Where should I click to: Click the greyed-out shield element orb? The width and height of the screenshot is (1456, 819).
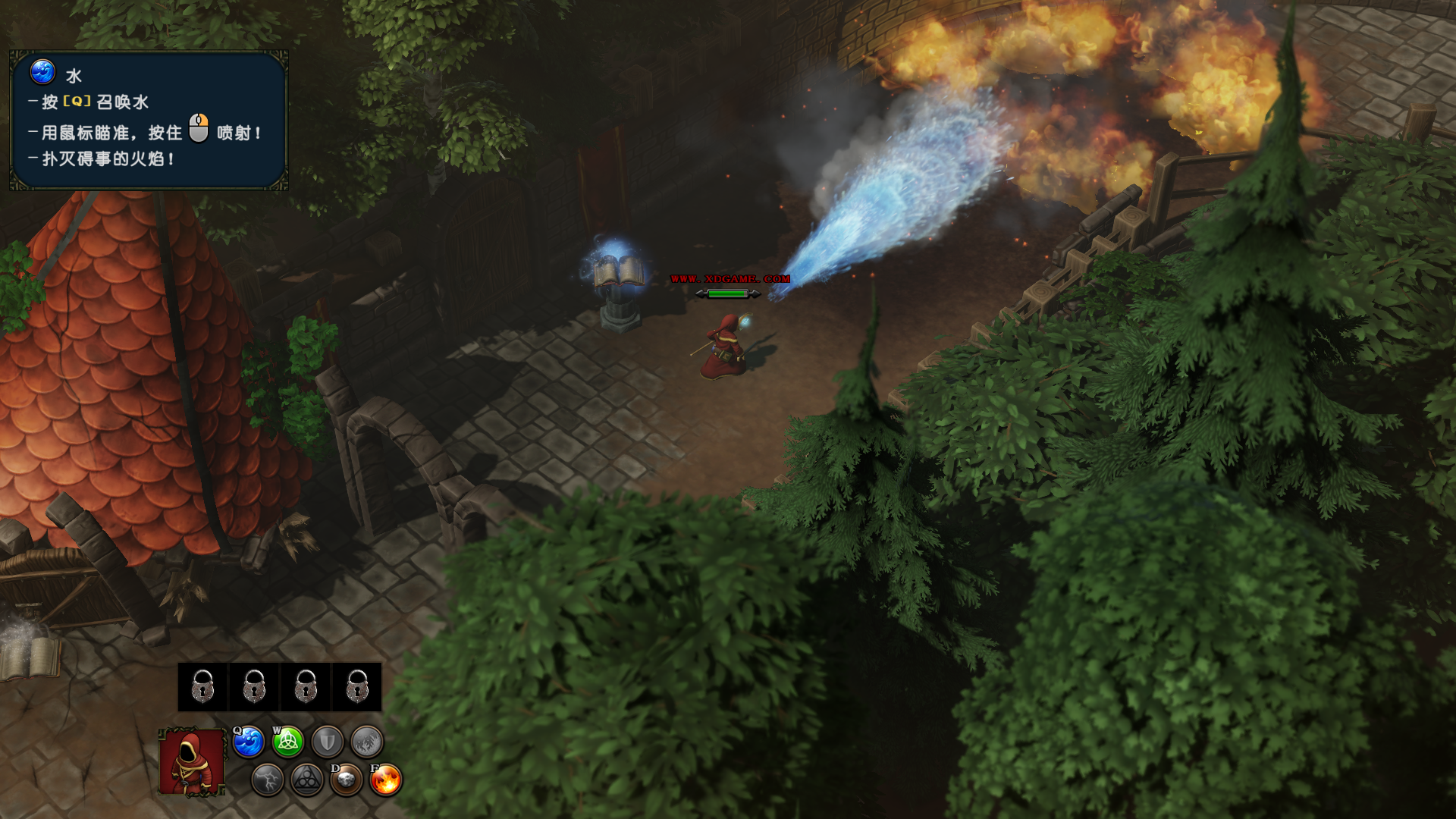pos(328,742)
